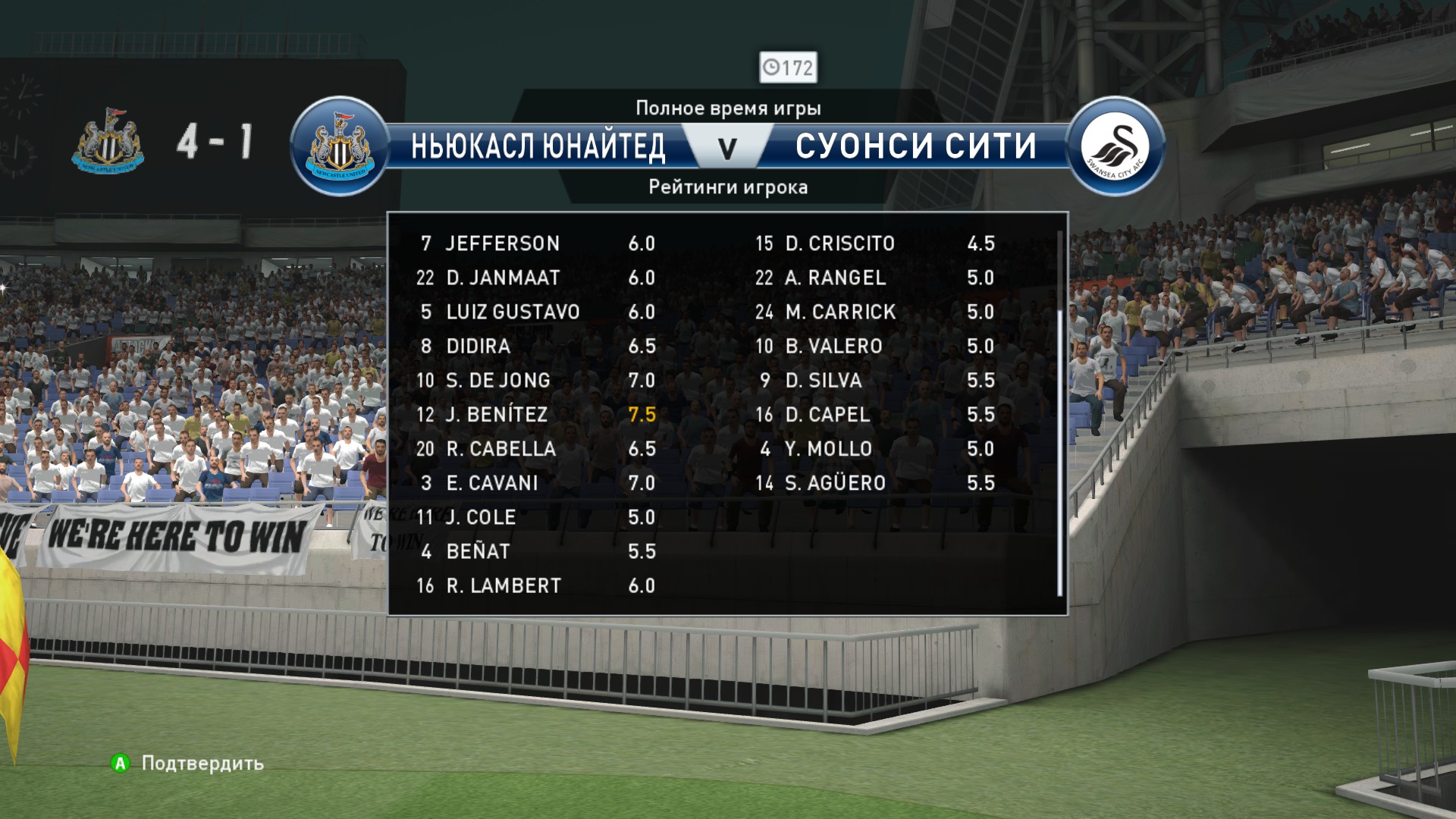Pick the S. De Jong row

tap(535, 381)
